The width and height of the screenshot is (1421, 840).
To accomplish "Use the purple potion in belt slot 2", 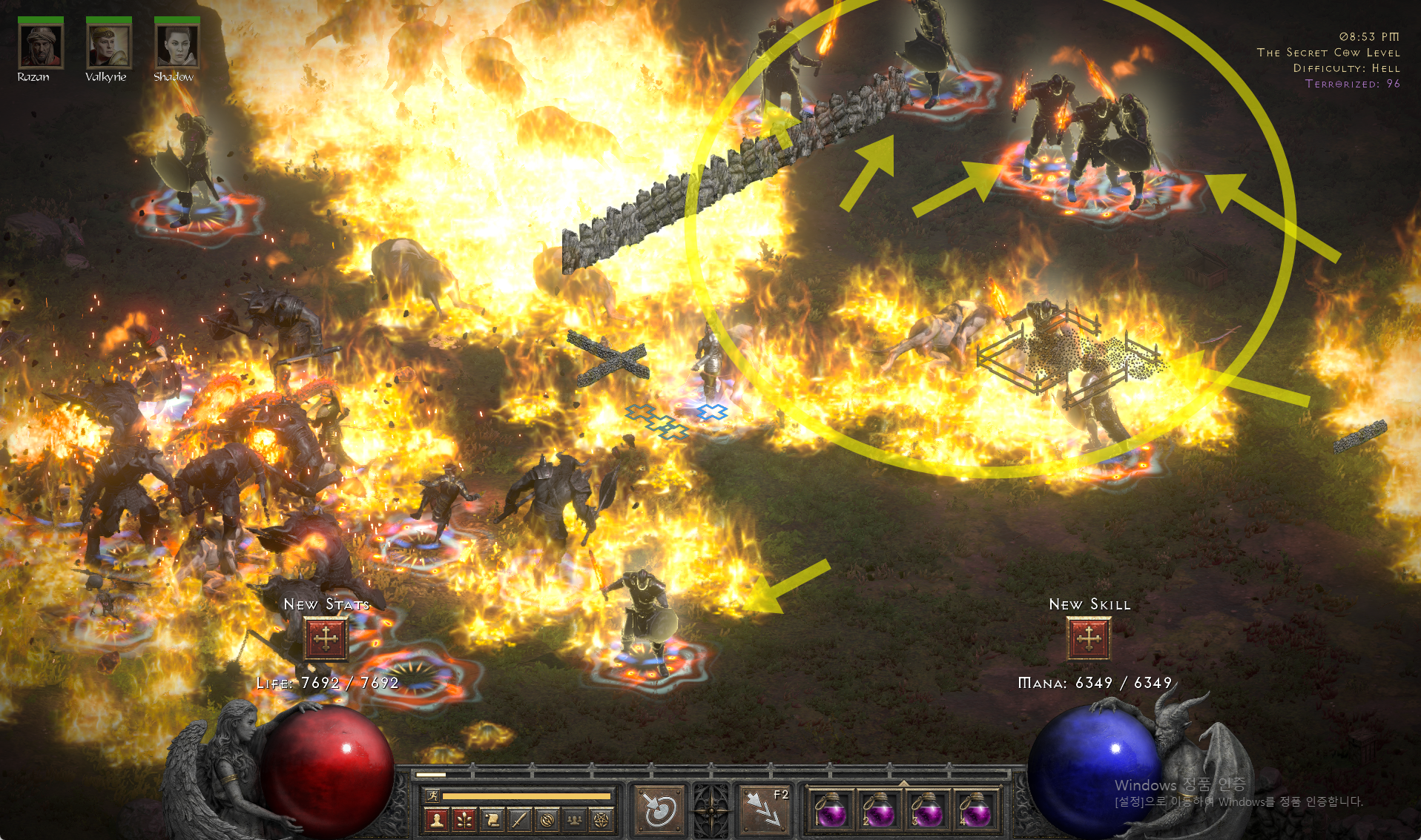I will tap(880, 811).
